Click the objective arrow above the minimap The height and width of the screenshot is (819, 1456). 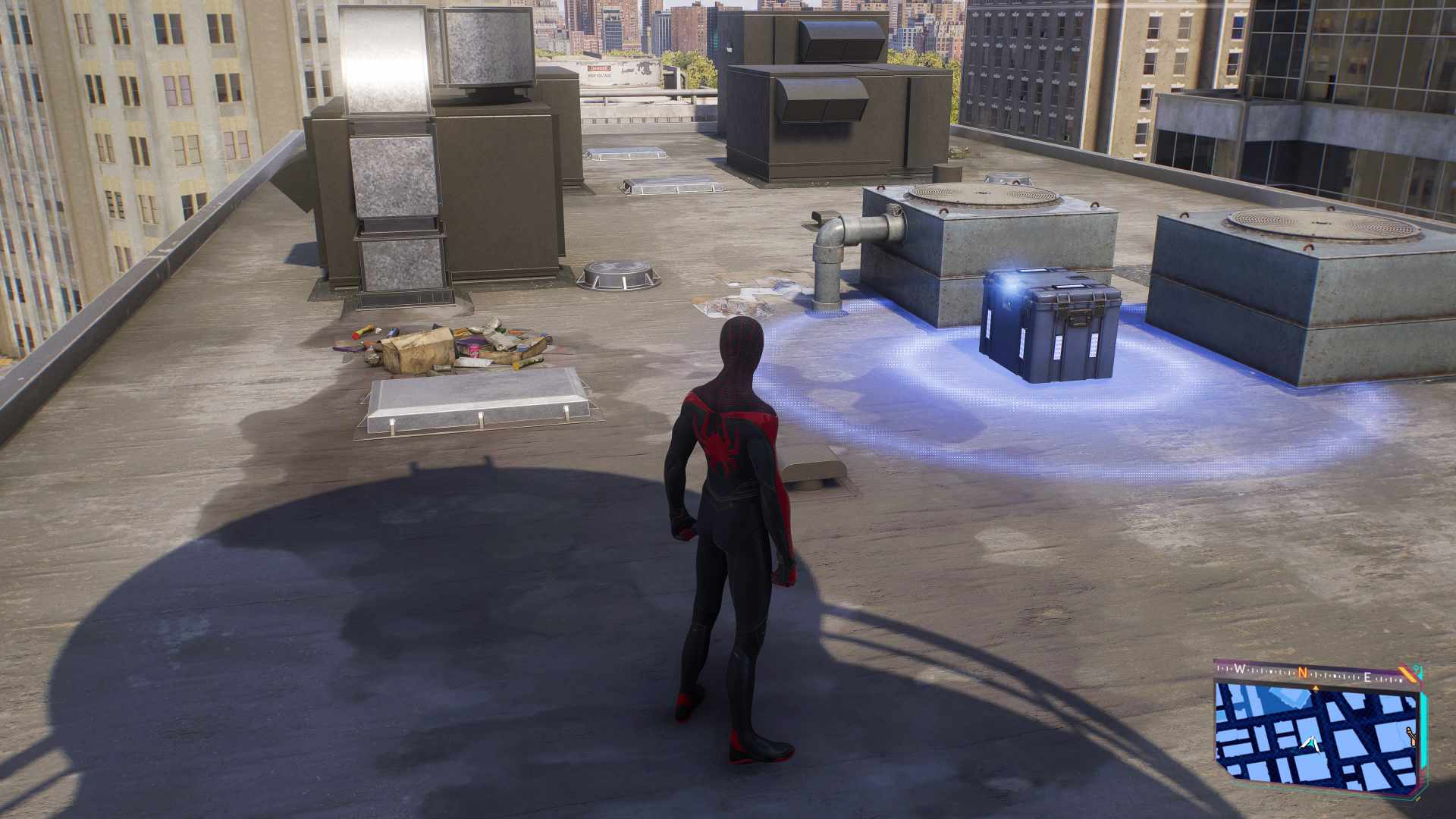1316,688
